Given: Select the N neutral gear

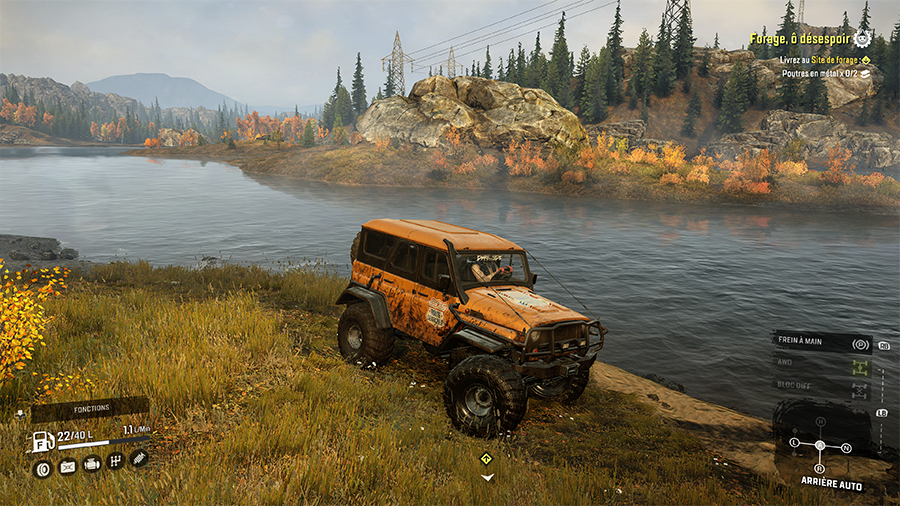Looking at the screenshot, I should click(x=847, y=447).
